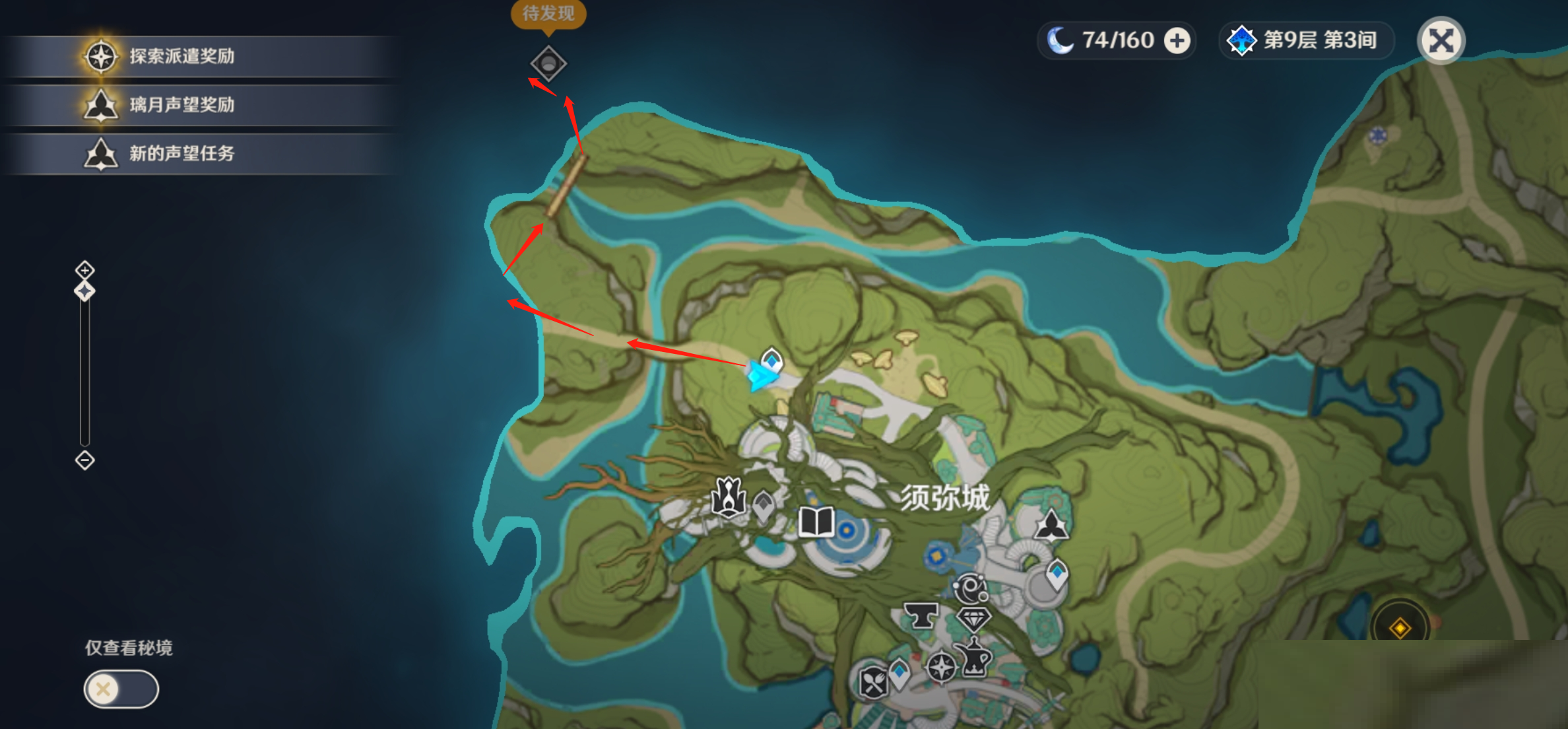The width and height of the screenshot is (1568, 729).
Task: Open the 探索派遣奖励 notification
Action: pyautogui.click(x=181, y=56)
